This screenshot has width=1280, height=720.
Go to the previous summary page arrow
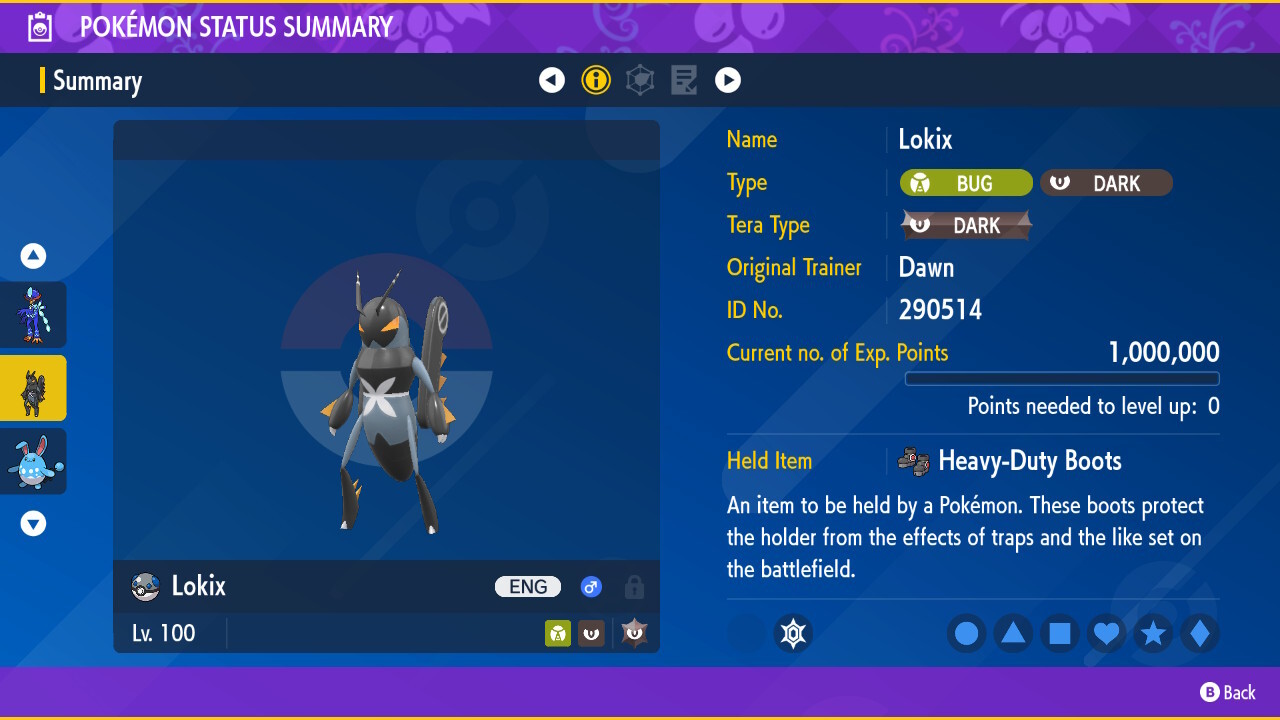[x=552, y=80]
